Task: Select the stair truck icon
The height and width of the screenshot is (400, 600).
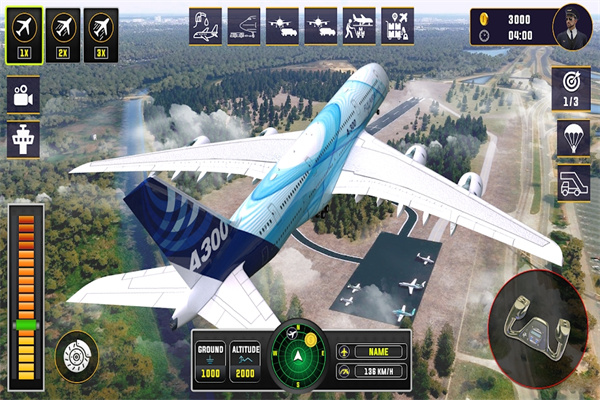Action: click(x=573, y=182)
